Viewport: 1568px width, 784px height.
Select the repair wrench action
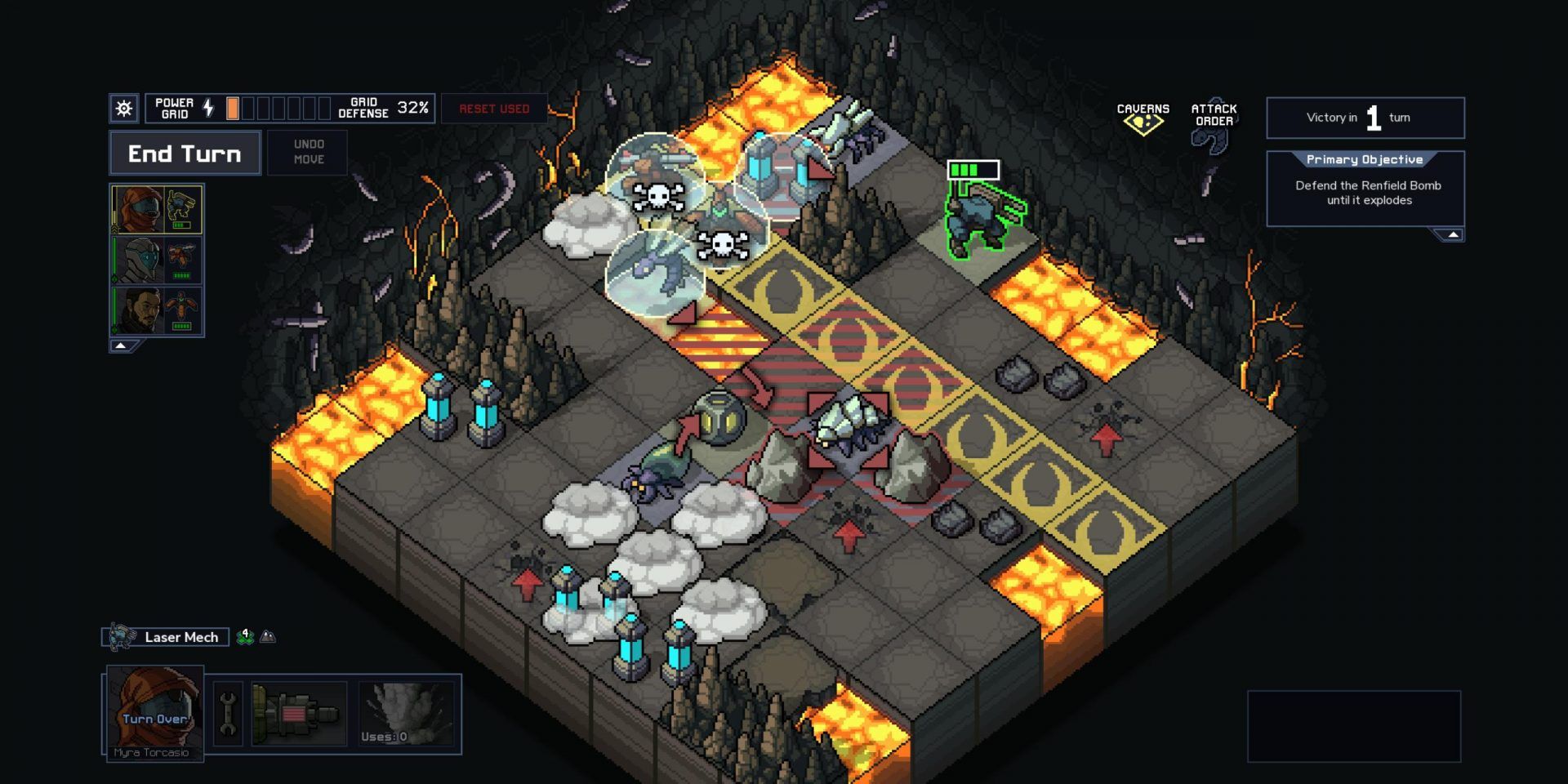tap(227, 712)
